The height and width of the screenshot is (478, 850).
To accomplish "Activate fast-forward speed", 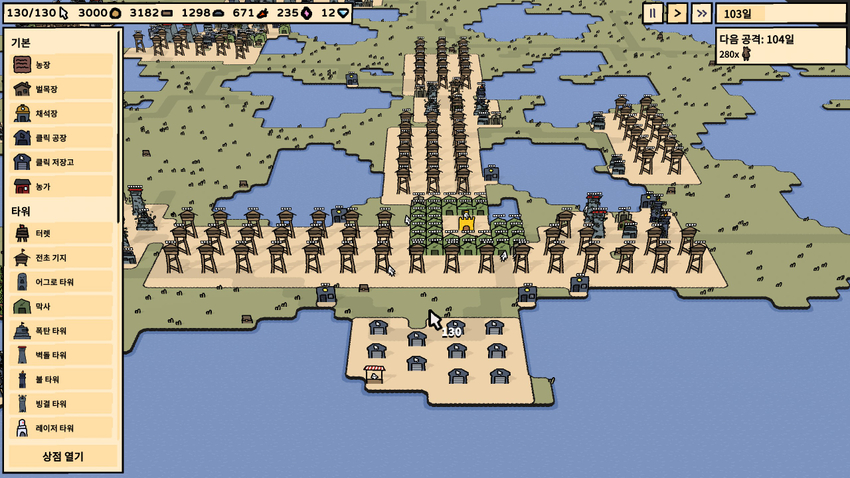I will coord(702,13).
